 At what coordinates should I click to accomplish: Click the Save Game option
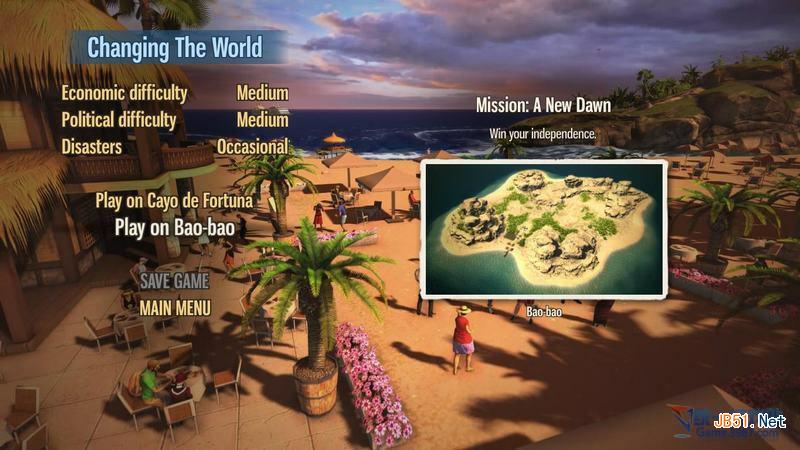click(174, 280)
